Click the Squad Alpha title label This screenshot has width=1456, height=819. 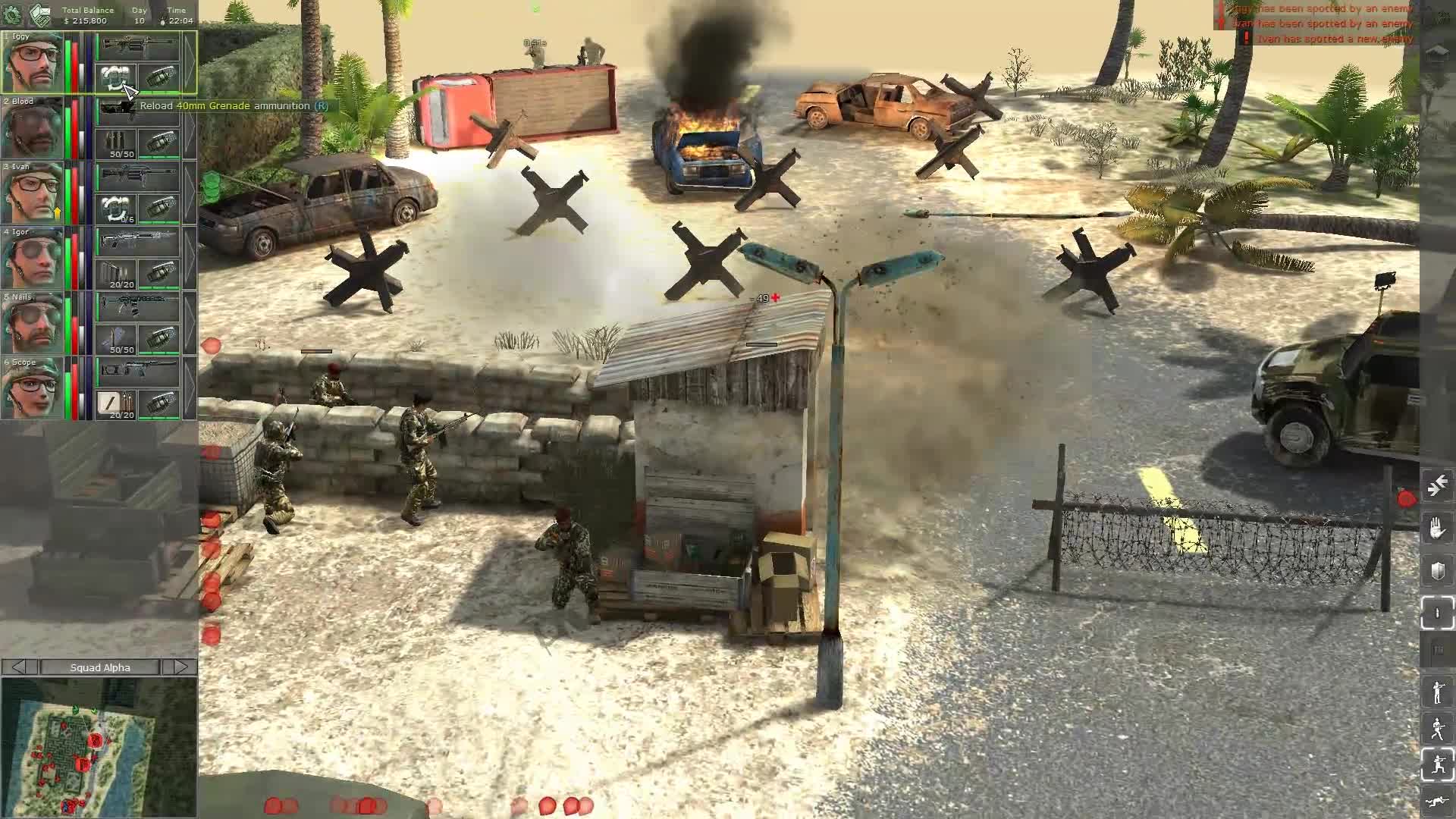[x=101, y=667]
